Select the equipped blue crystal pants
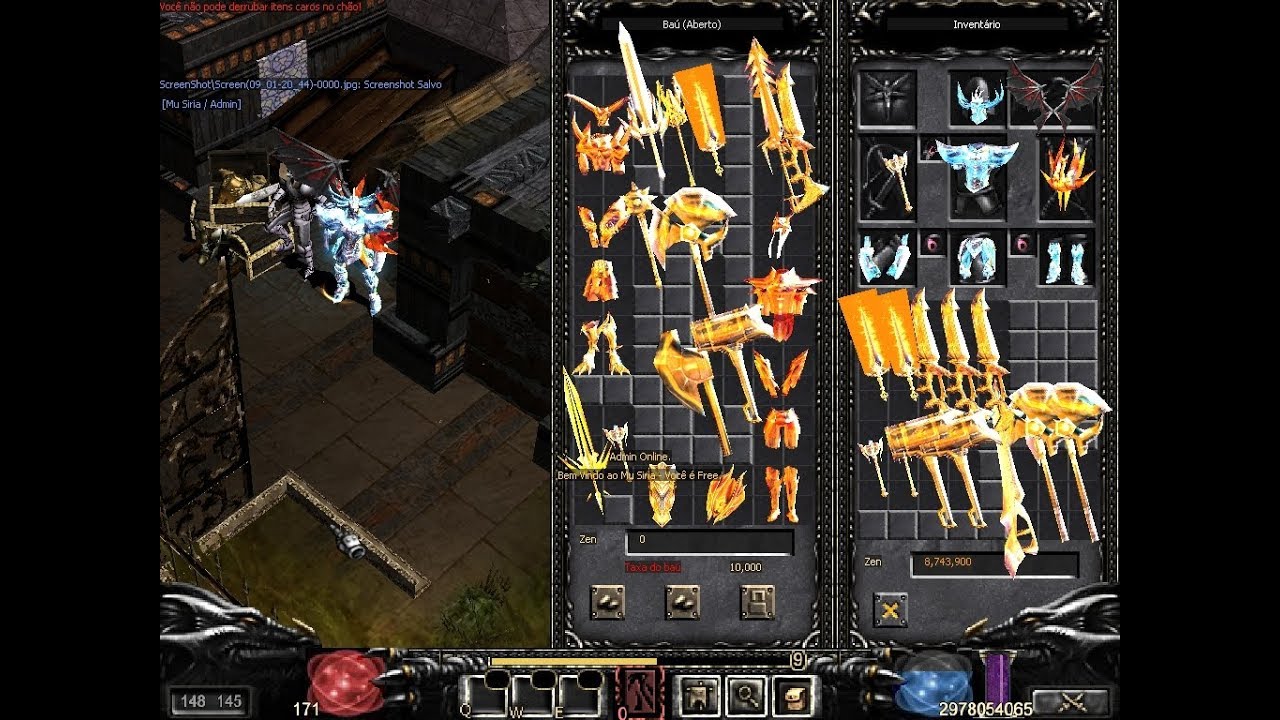This screenshot has width=1280, height=720. point(977,258)
